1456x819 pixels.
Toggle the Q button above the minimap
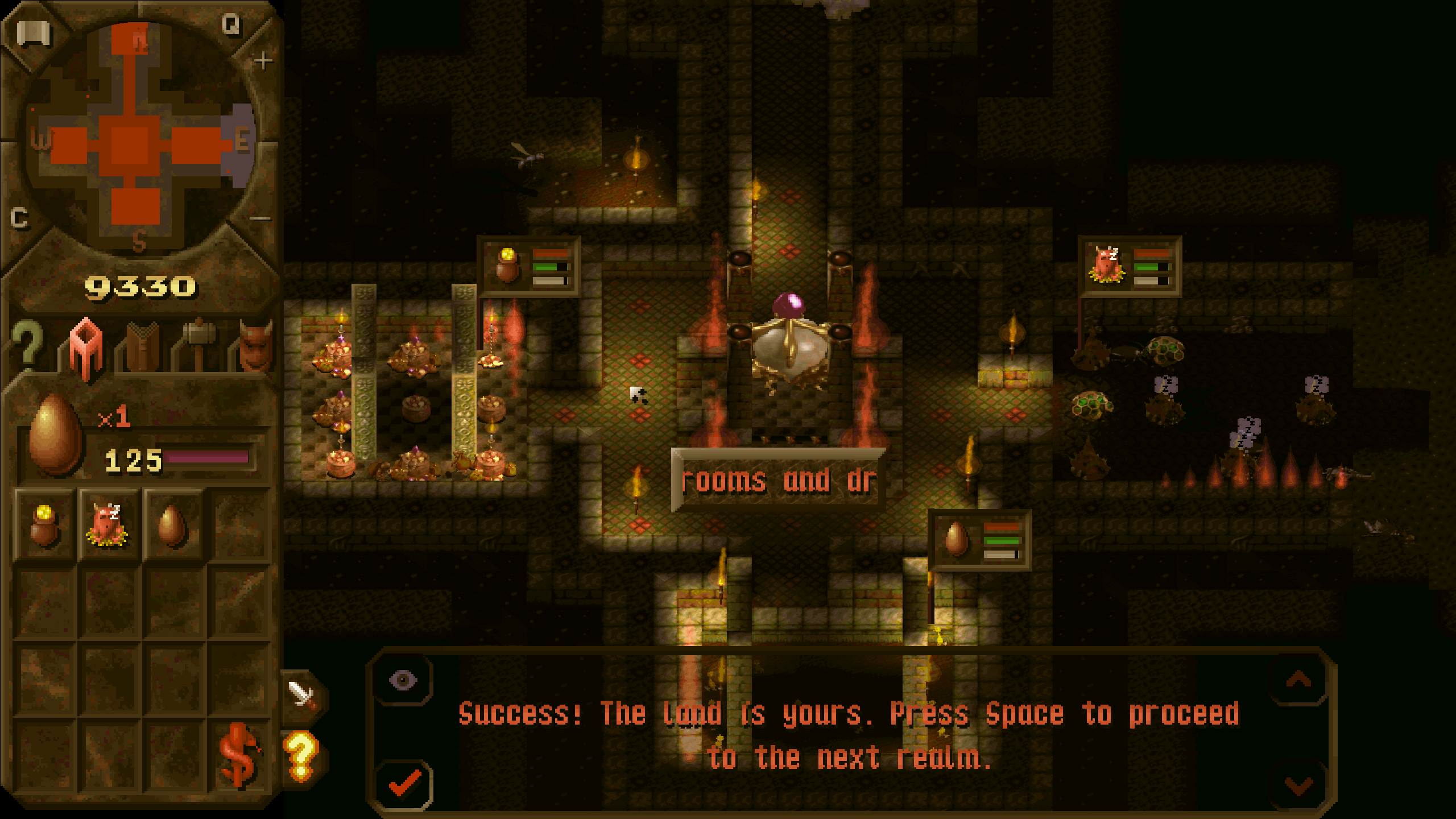230,24
